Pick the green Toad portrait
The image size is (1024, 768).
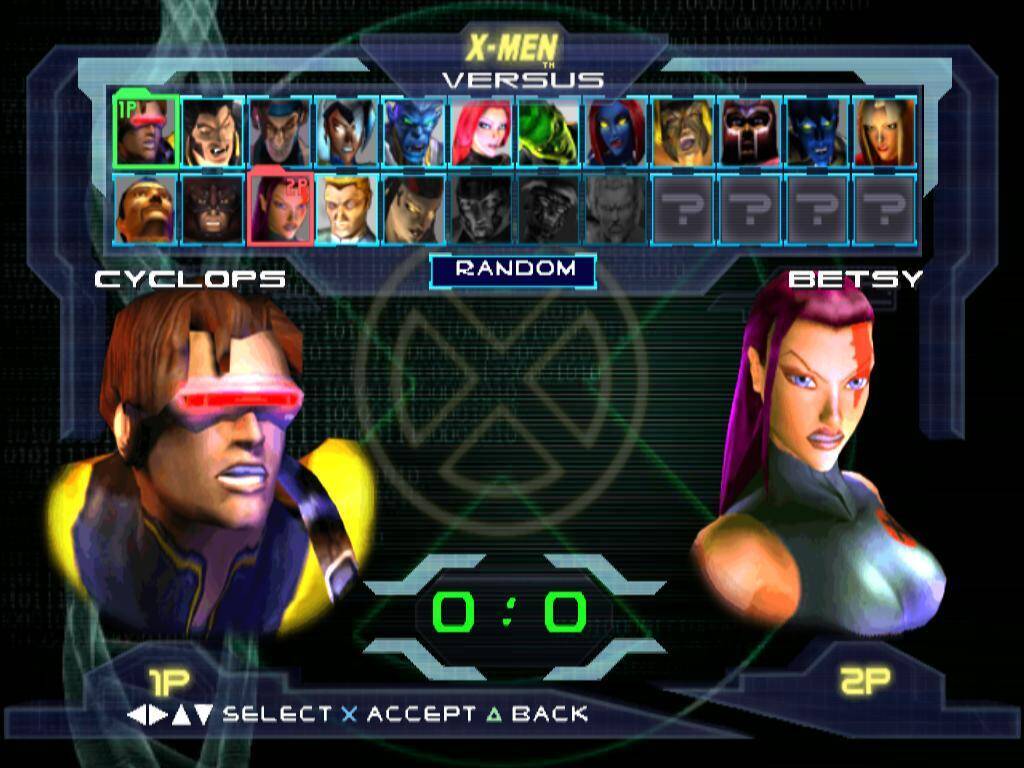pos(548,131)
